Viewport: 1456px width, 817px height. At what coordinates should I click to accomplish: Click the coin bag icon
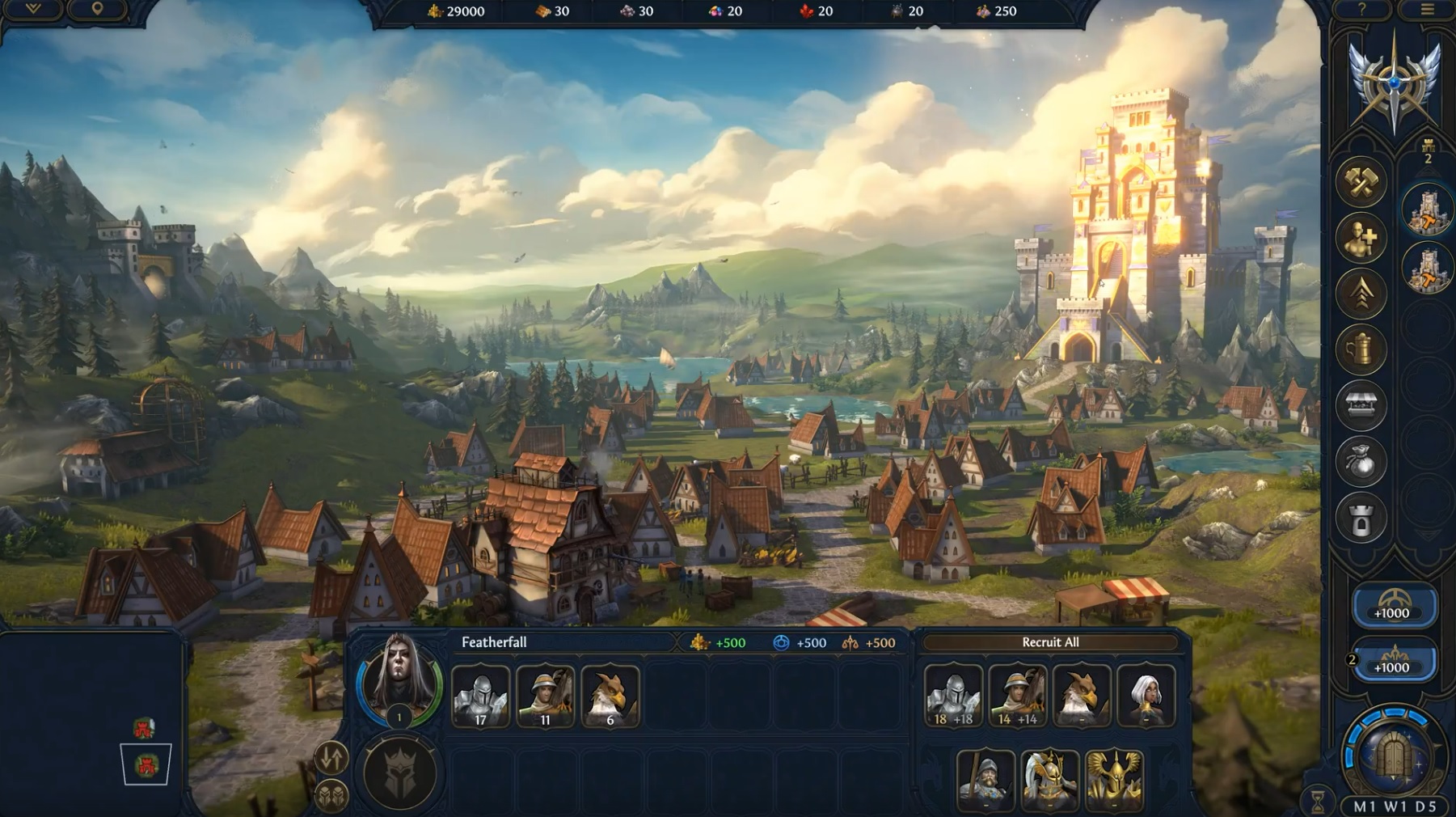1361,462
